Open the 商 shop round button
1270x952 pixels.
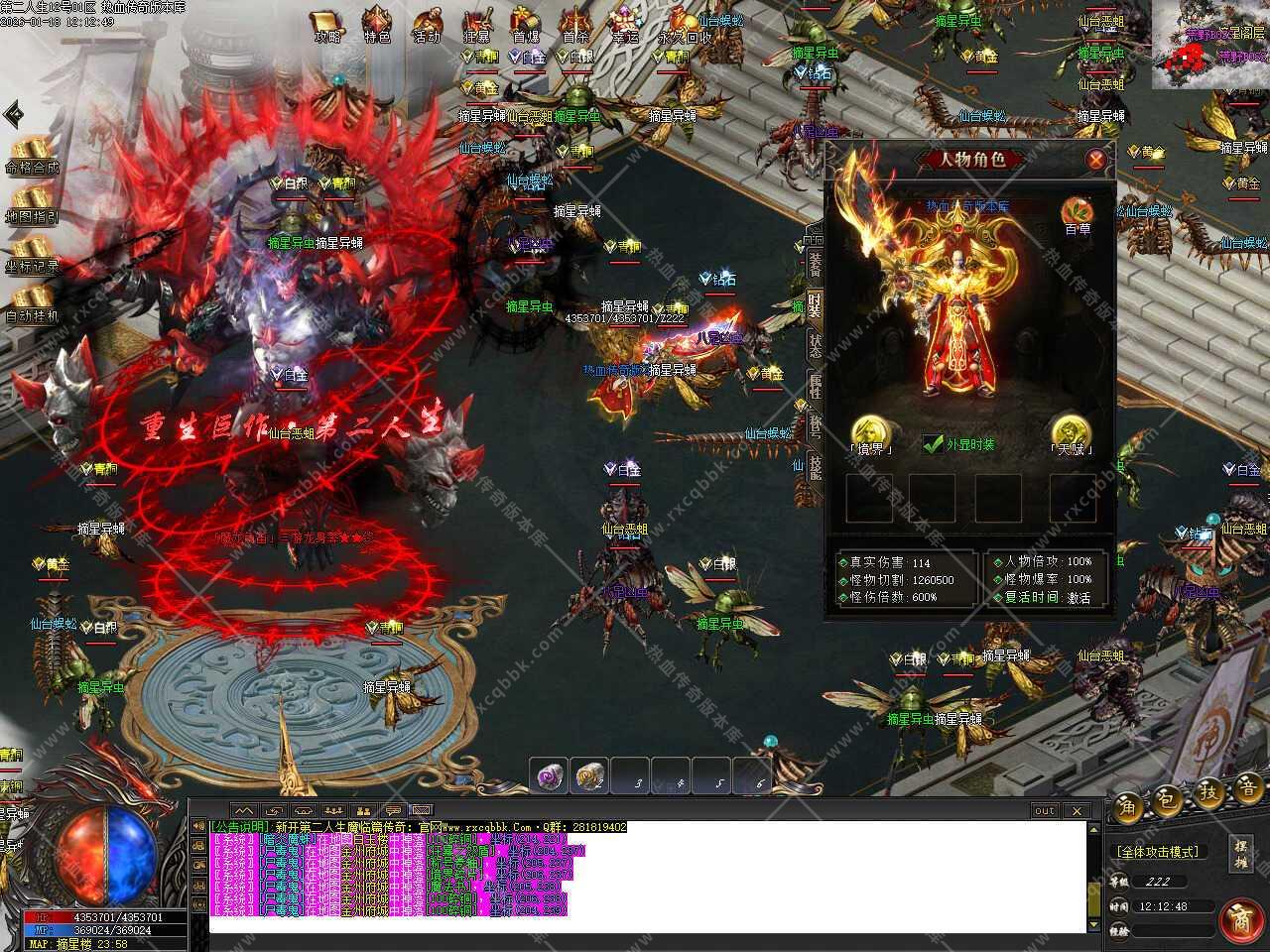[x=1239, y=919]
